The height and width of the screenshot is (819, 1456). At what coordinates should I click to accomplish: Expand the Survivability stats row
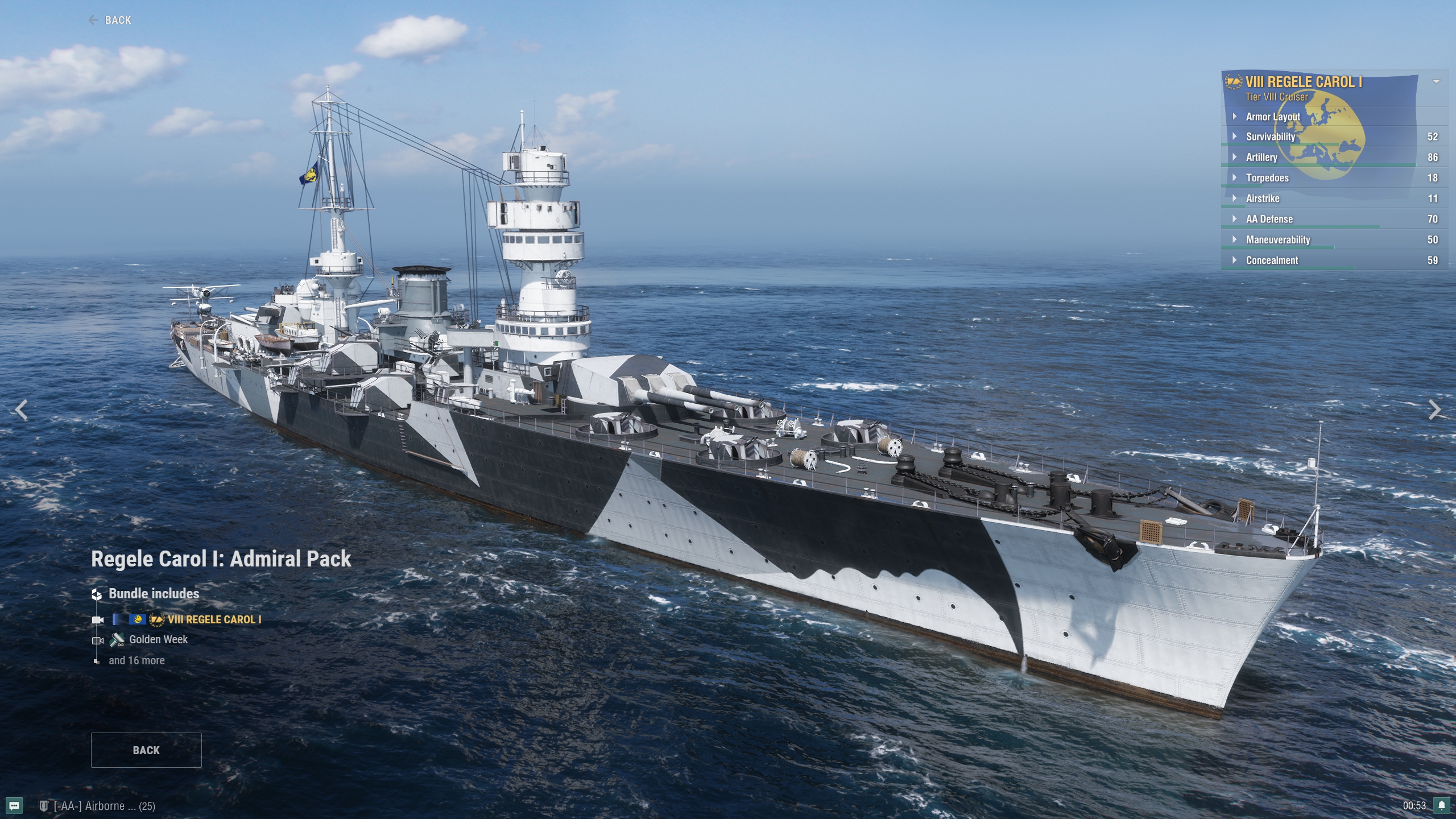pyautogui.click(x=1271, y=137)
